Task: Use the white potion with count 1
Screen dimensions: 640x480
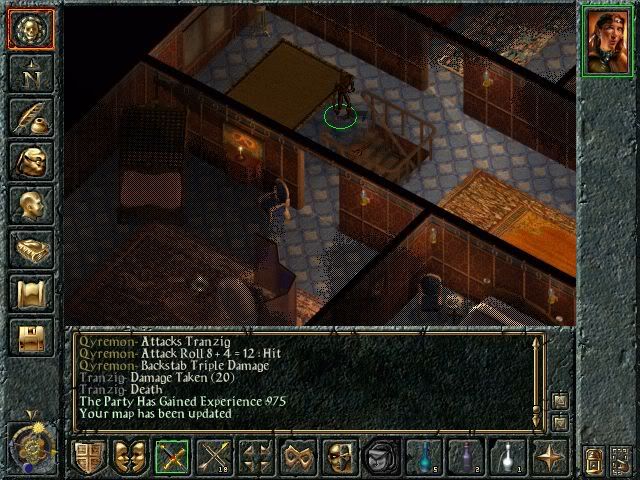Action: click(509, 457)
